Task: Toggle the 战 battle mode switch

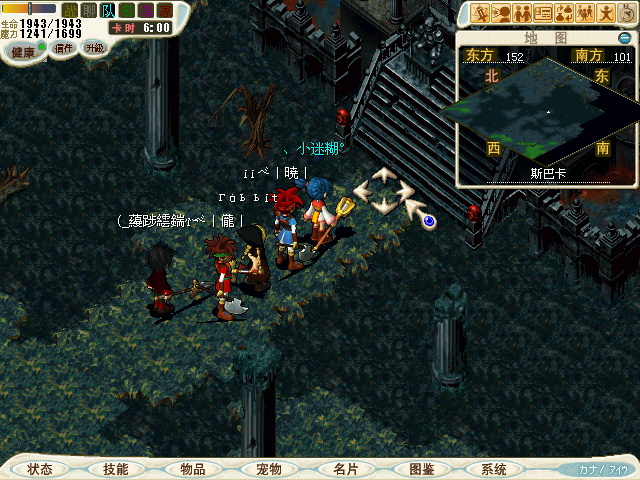Action: coord(70,10)
